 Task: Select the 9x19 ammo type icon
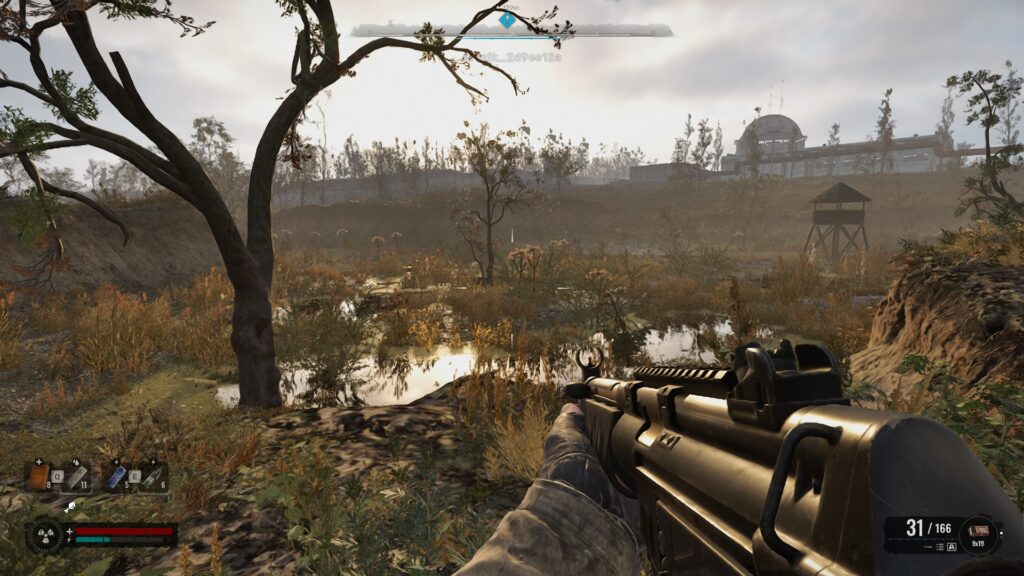pyautogui.click(x=978, y=530)
